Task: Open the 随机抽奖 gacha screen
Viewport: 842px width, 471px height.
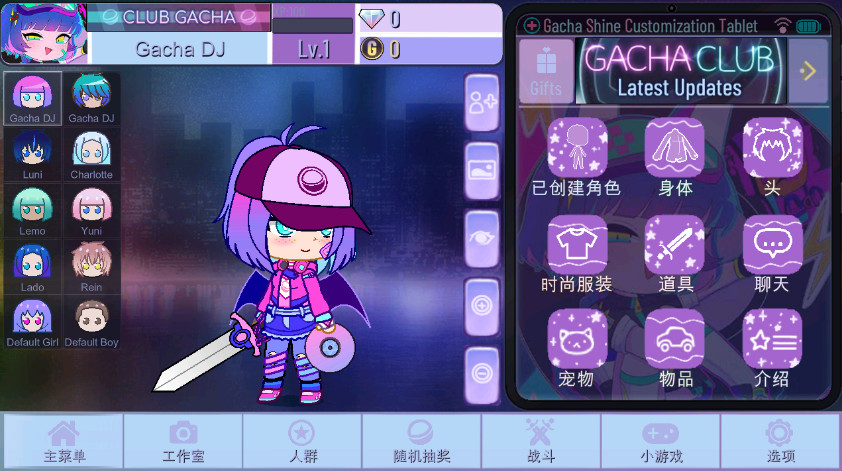Action: click(x=421, y=441)
